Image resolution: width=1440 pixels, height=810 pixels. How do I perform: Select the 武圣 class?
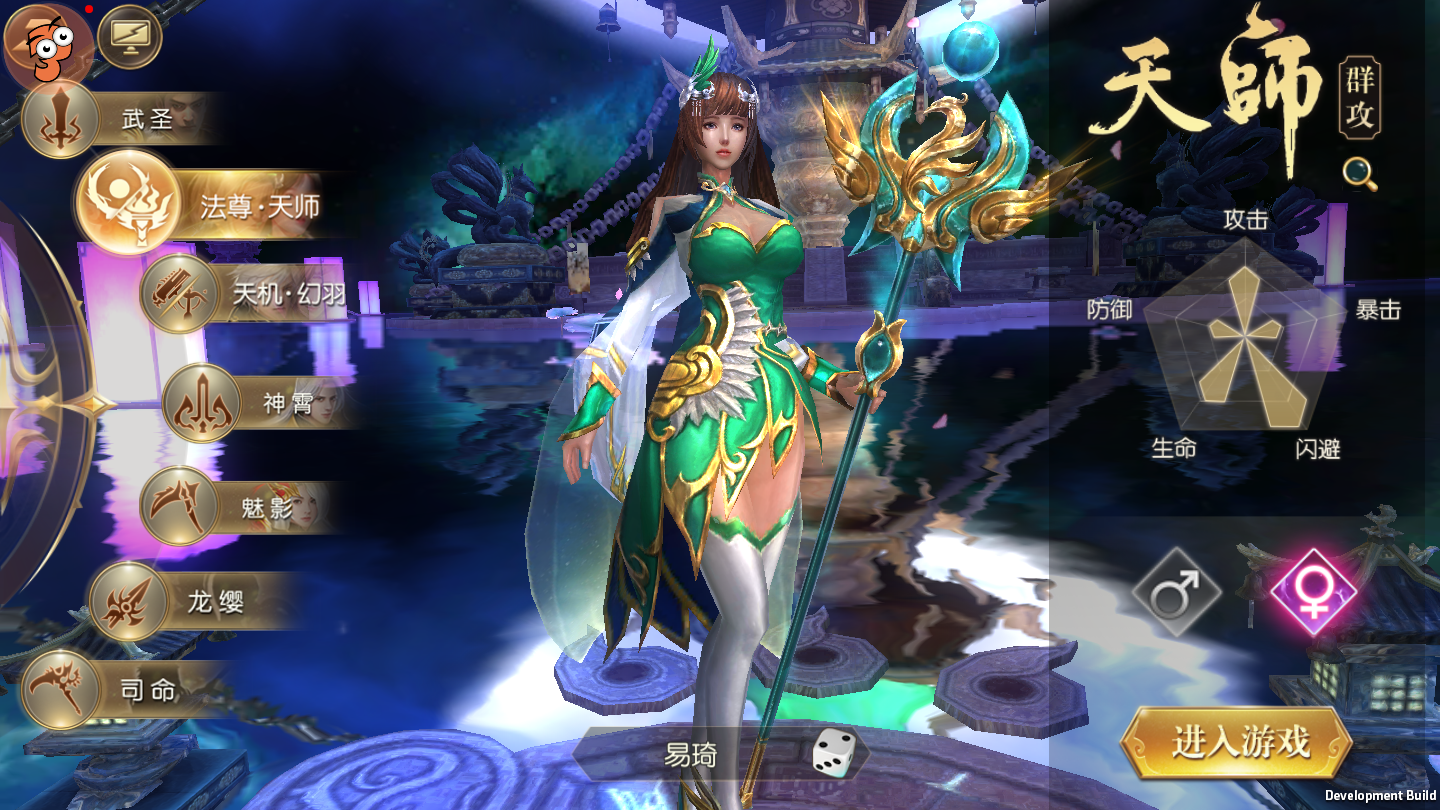coord(120,120)
